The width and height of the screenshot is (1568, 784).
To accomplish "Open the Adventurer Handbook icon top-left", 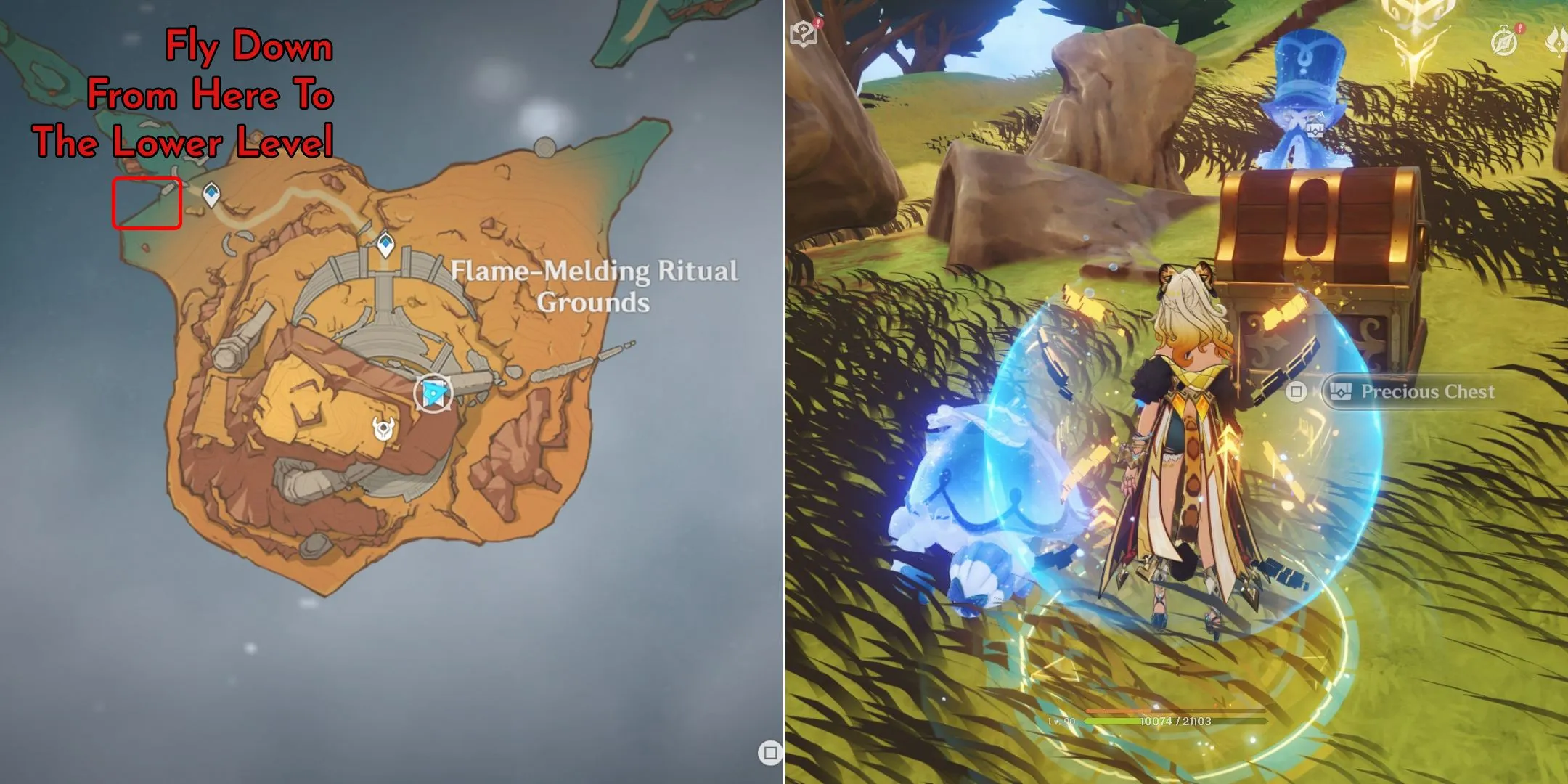I will (x=803, y=32).
